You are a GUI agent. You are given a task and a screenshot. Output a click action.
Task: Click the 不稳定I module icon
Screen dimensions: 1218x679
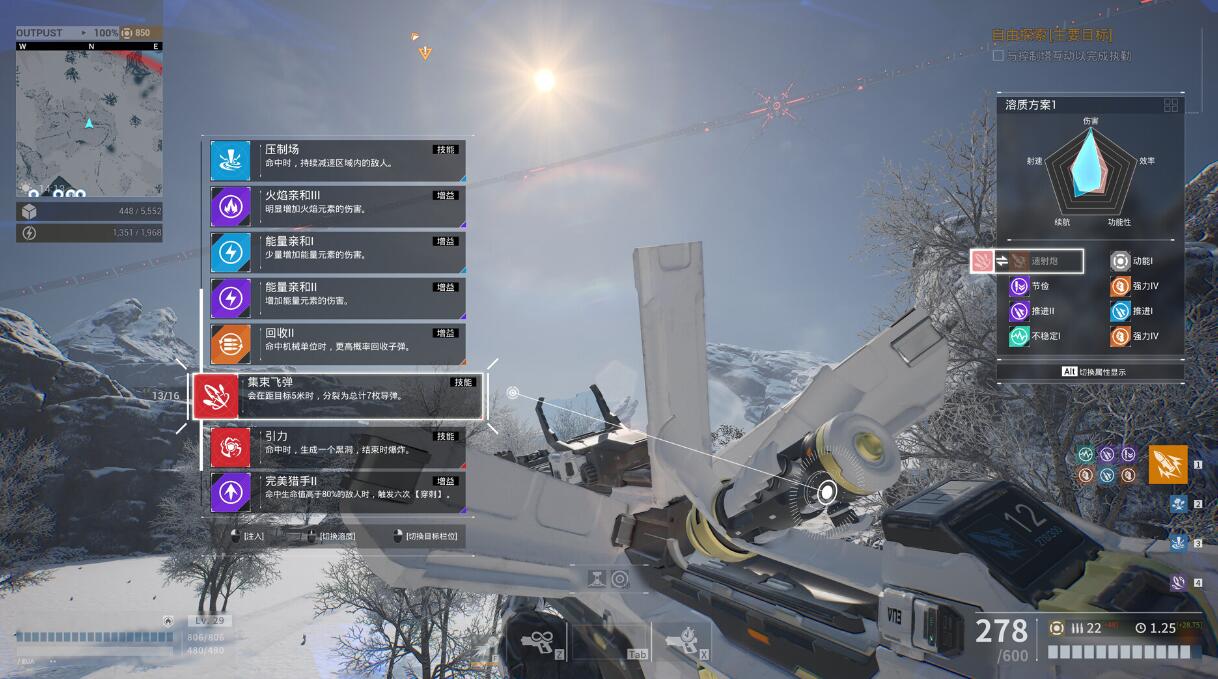pyautogui.click(x=1019, y=337)
